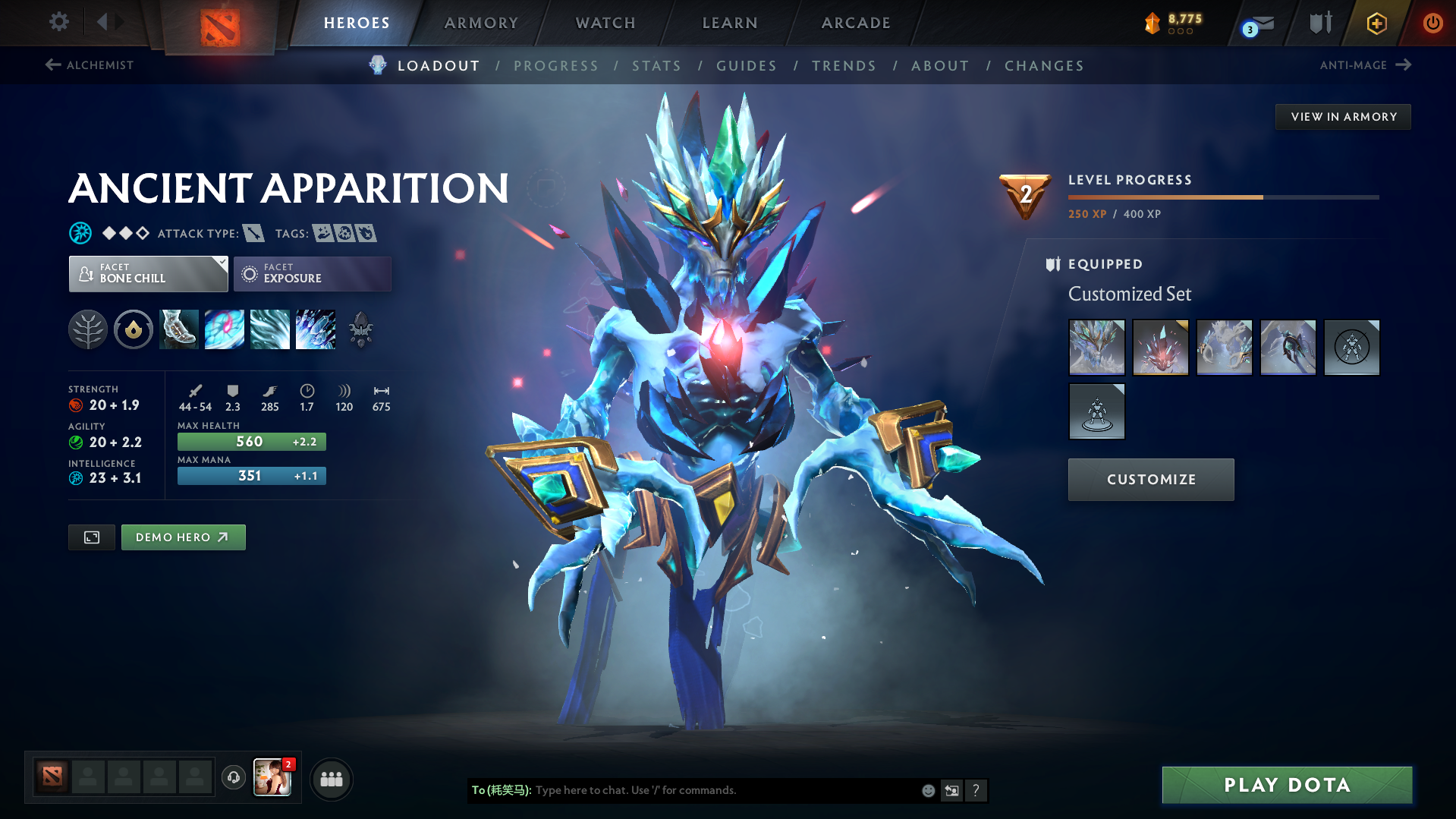Screen dimensions: 1456x819
Task: Open the Ice Blast ultimate ability icon
Action: pos(316,329)
